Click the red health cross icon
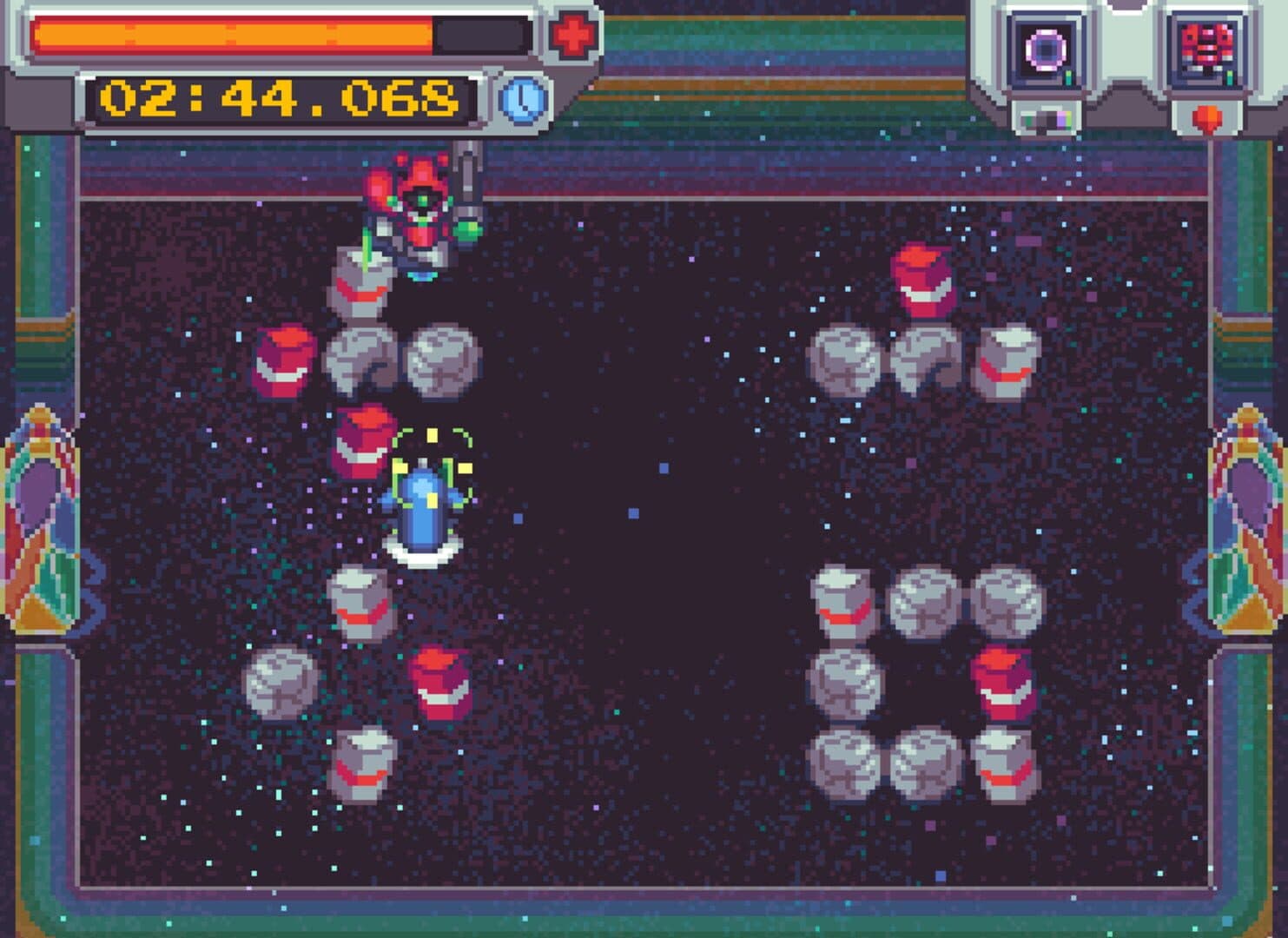The image size is (1288, 938). (573, 35)
